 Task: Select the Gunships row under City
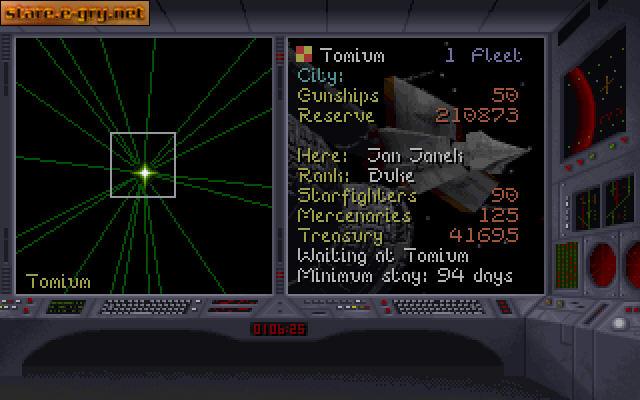coord(408,95)
